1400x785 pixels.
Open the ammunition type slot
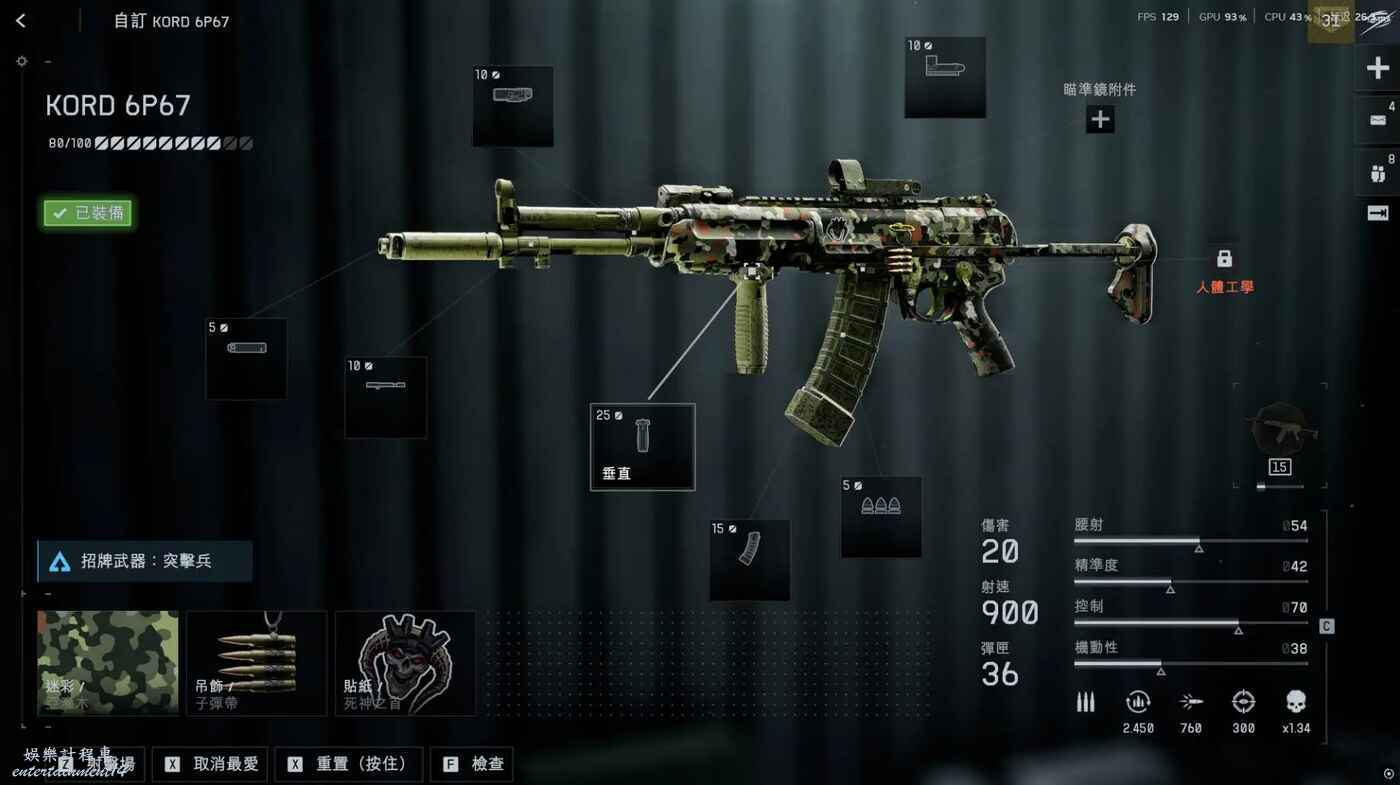click(880, 516)
